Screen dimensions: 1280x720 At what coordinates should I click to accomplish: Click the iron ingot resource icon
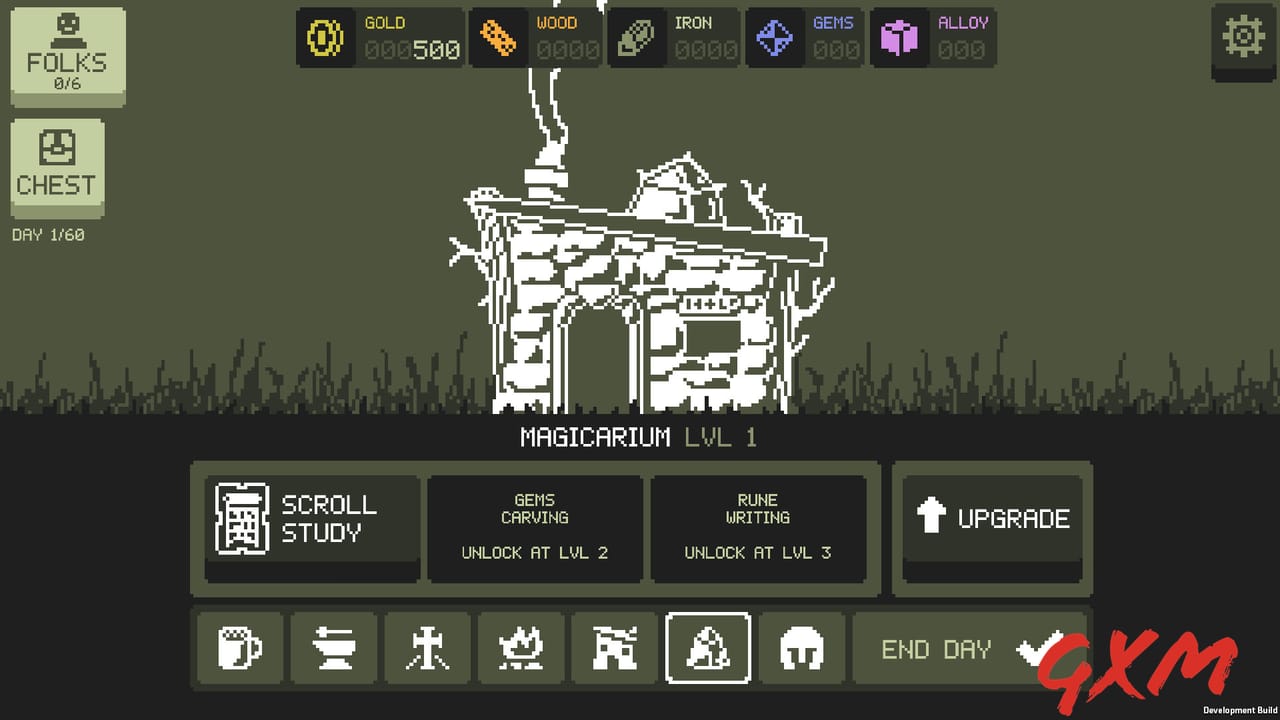(638, 38)
